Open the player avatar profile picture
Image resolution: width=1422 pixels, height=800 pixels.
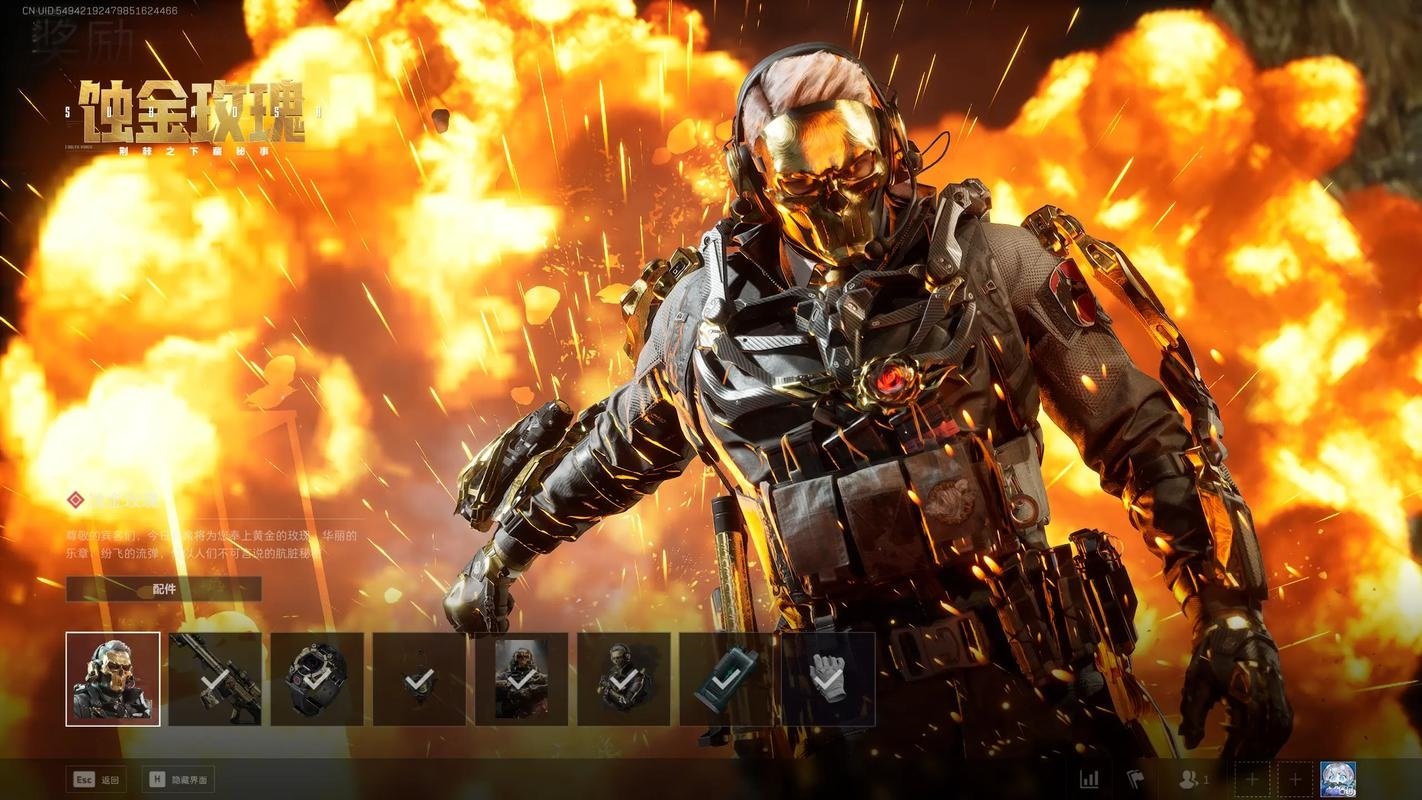tap(1338, 778)
